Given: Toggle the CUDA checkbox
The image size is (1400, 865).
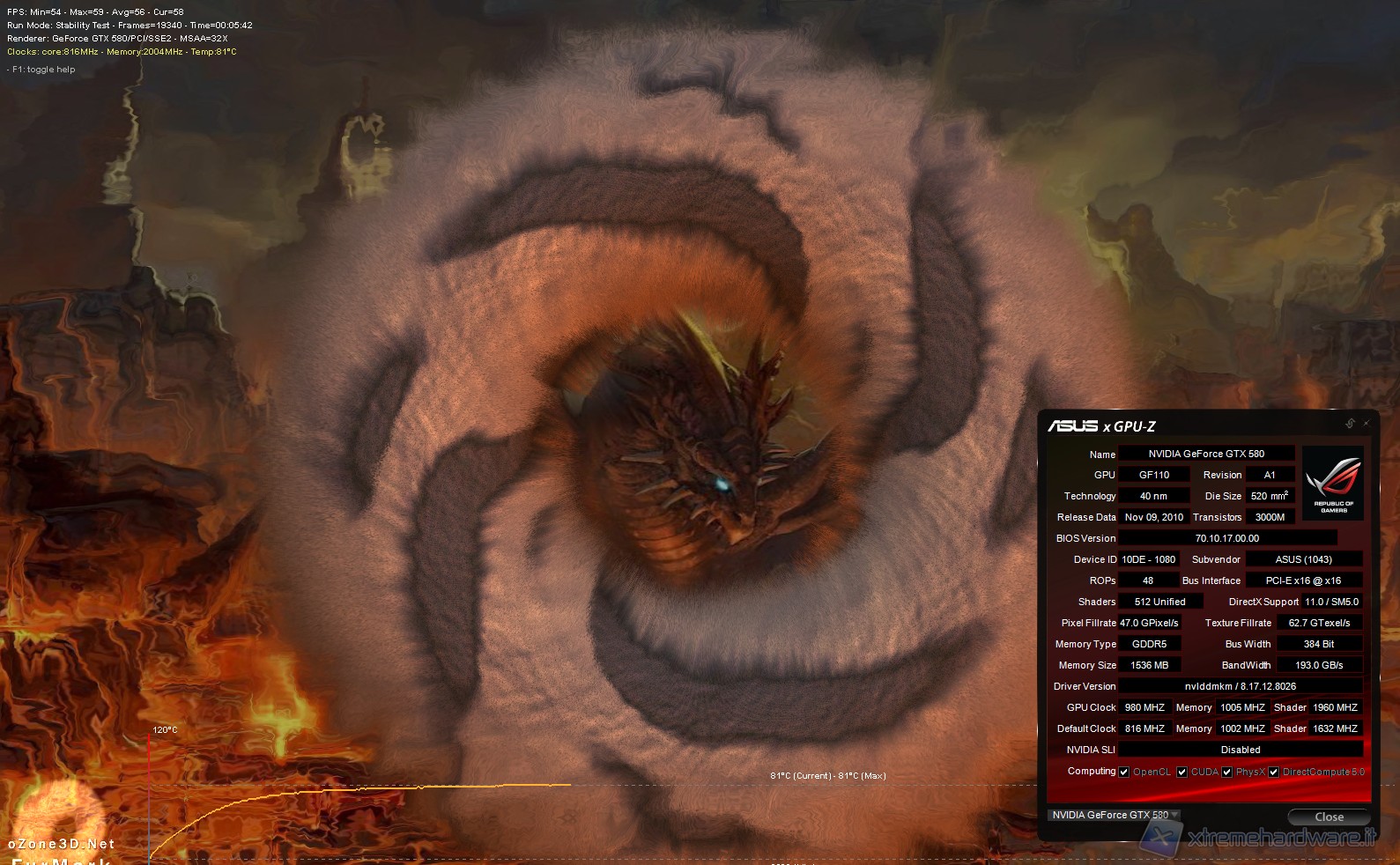Looking at the screenshot, I should pyautogui.click(x=1182, y=773).
